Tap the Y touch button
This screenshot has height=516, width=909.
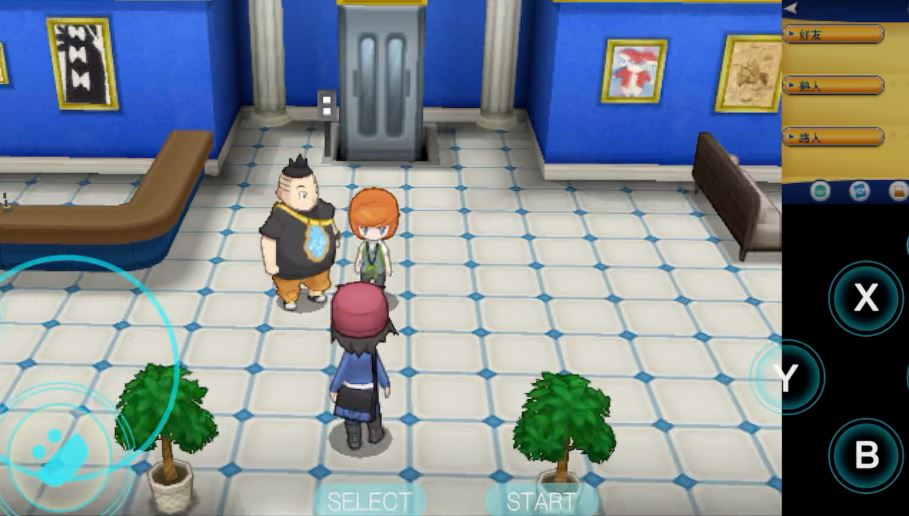click(789, 377)
